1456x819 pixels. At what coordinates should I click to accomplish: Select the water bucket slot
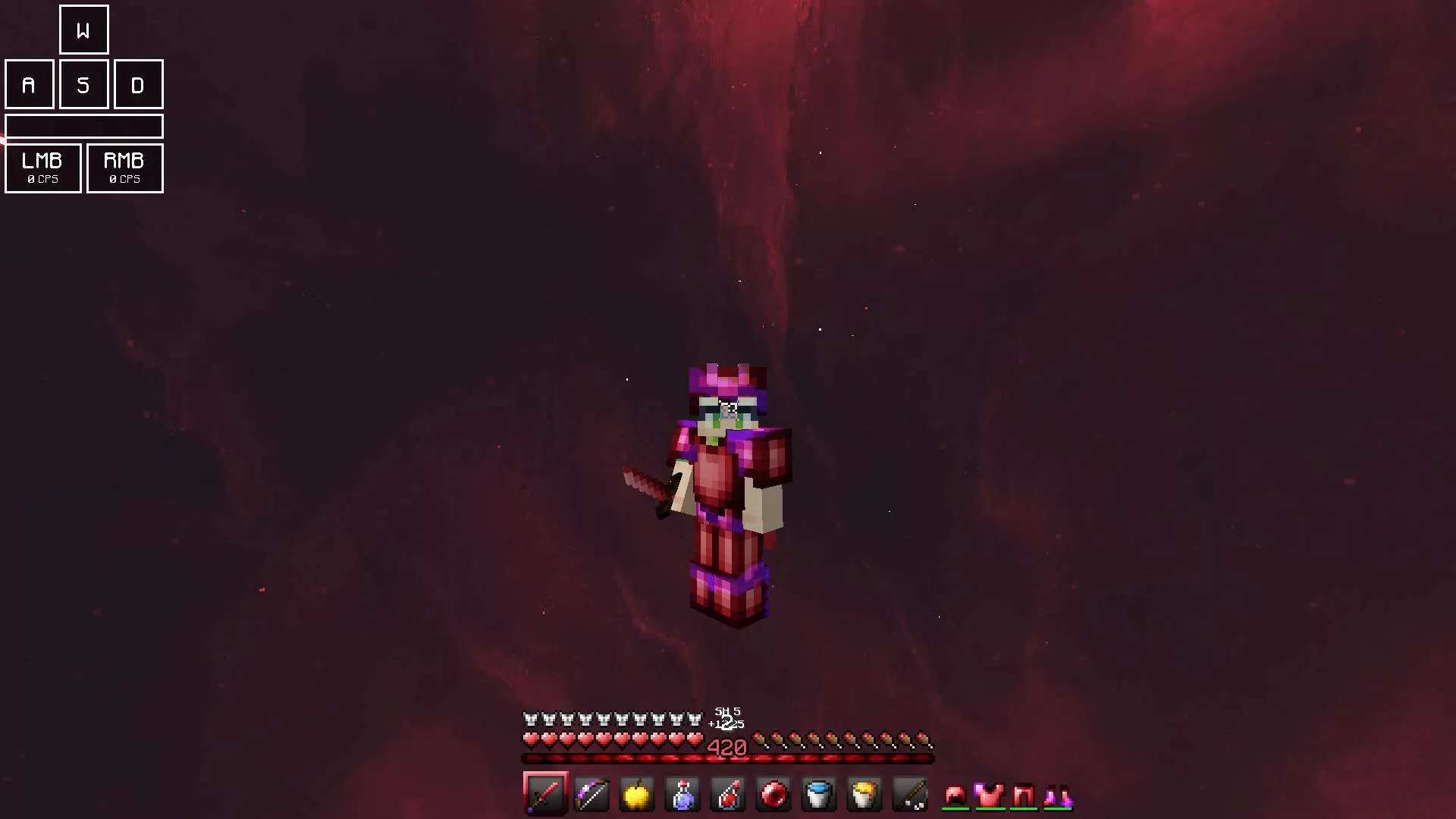pos(818,795)
